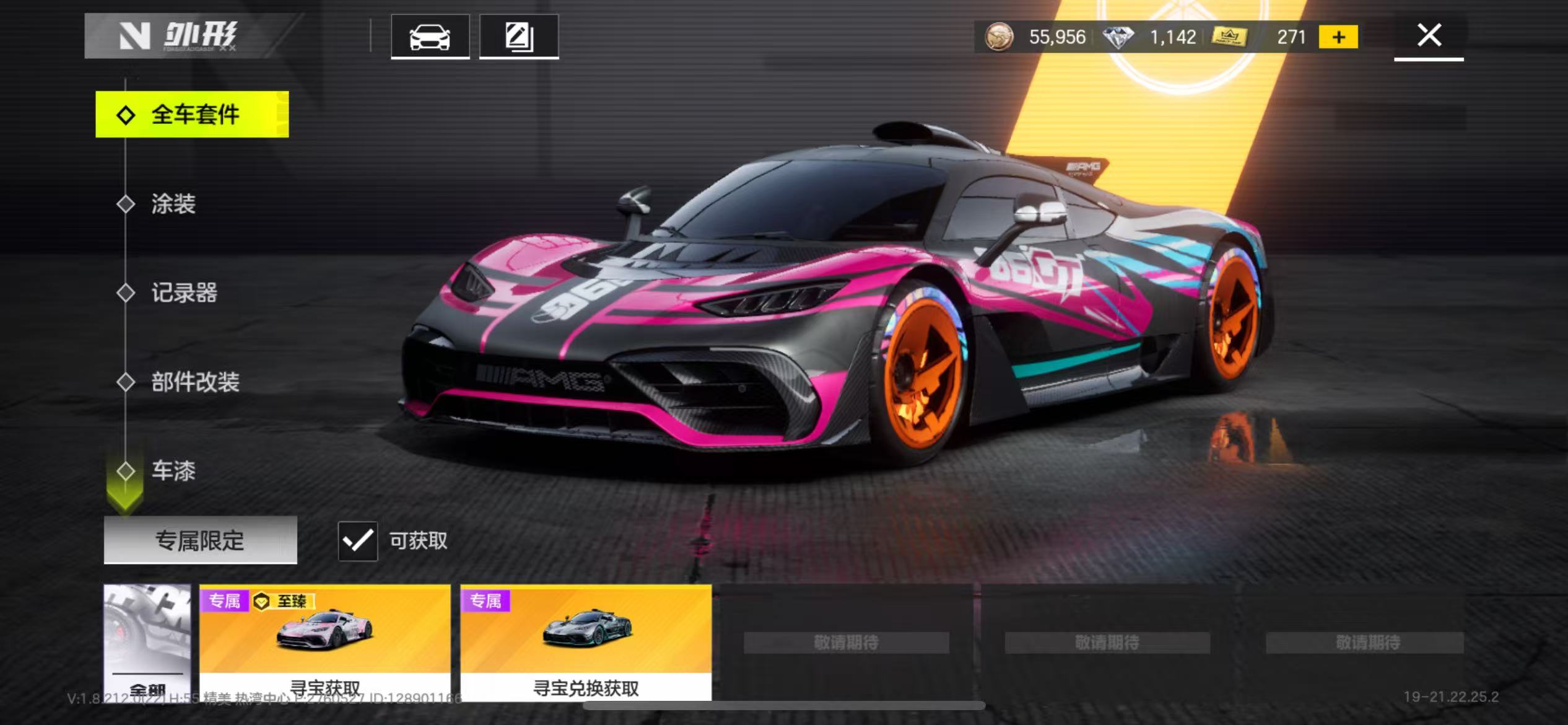The height and width of the screenshot is (725, 1568).
Task: Open the car icon tab at top
Action: [x=430, y=37]
